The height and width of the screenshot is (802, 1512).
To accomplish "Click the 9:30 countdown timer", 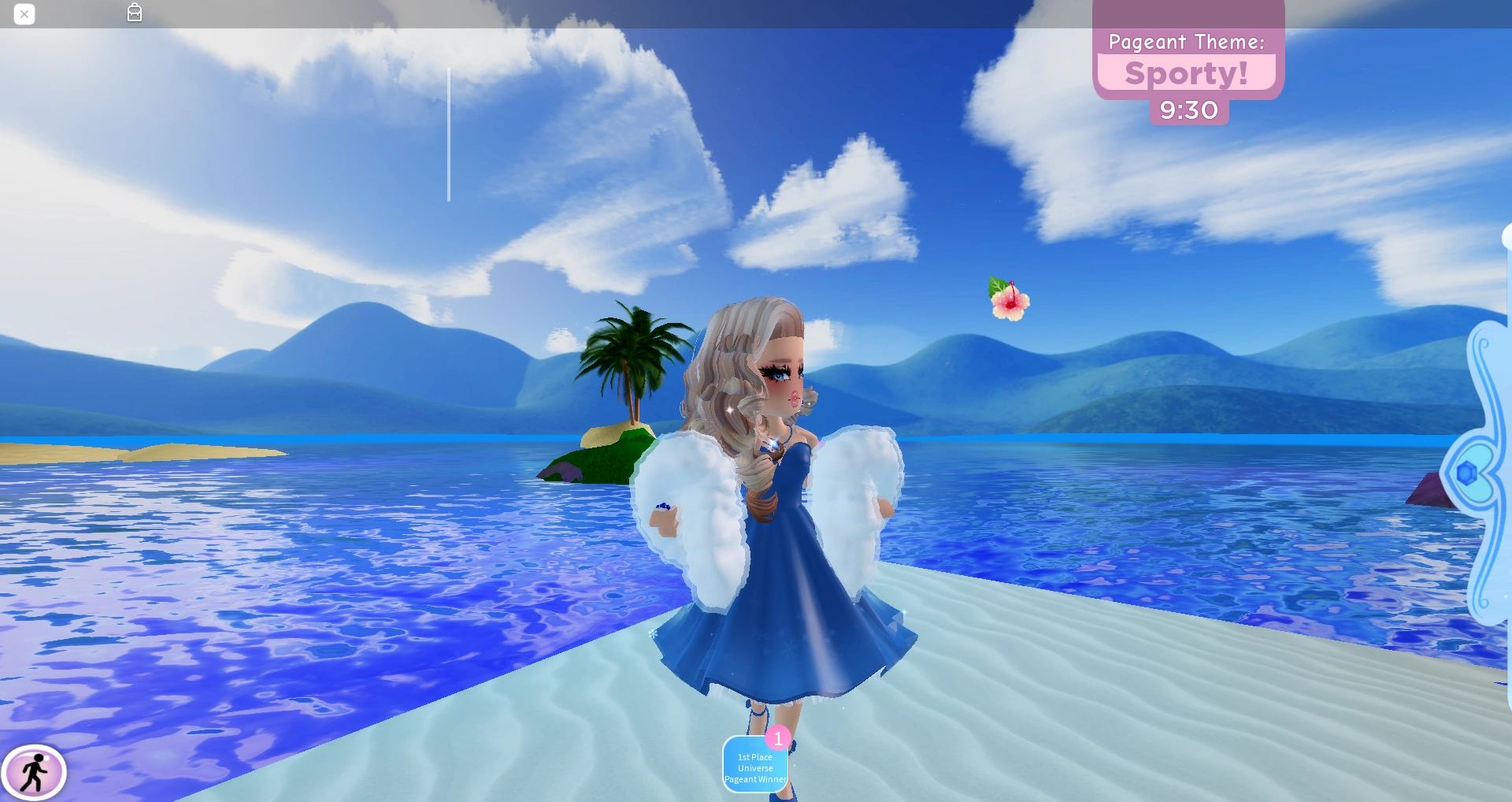I will (x=1189, y=110).
